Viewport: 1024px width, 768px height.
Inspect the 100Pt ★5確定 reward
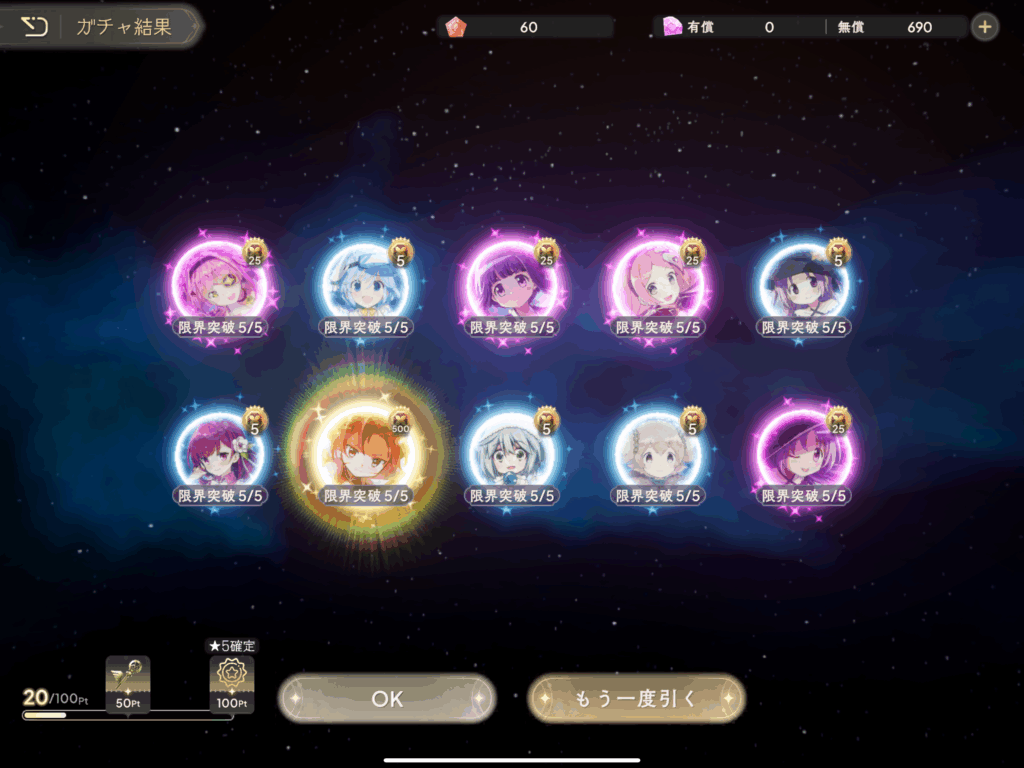[x=231, y=683]
